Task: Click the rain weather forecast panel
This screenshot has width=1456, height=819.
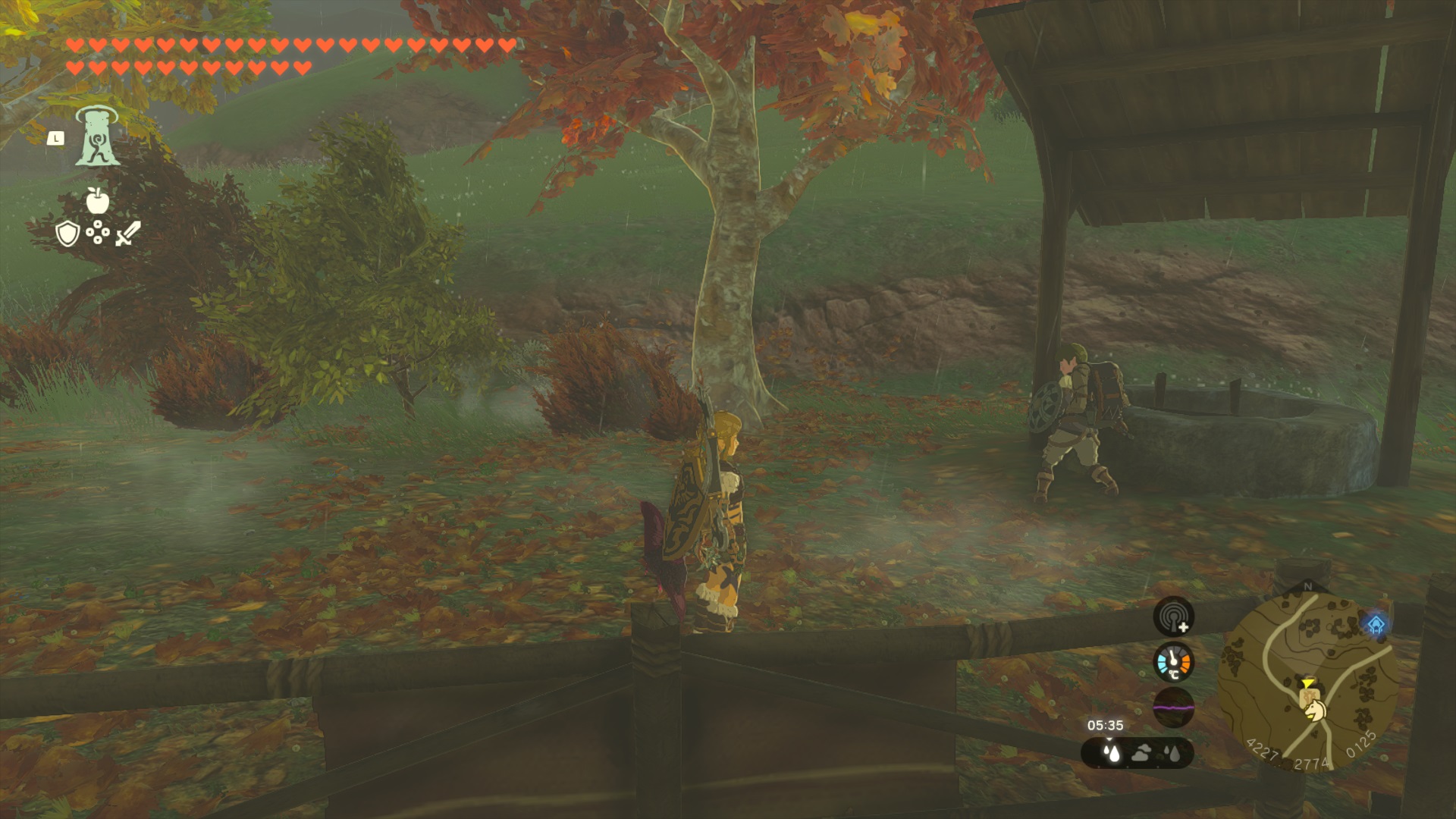Action: coord(1137,753)
